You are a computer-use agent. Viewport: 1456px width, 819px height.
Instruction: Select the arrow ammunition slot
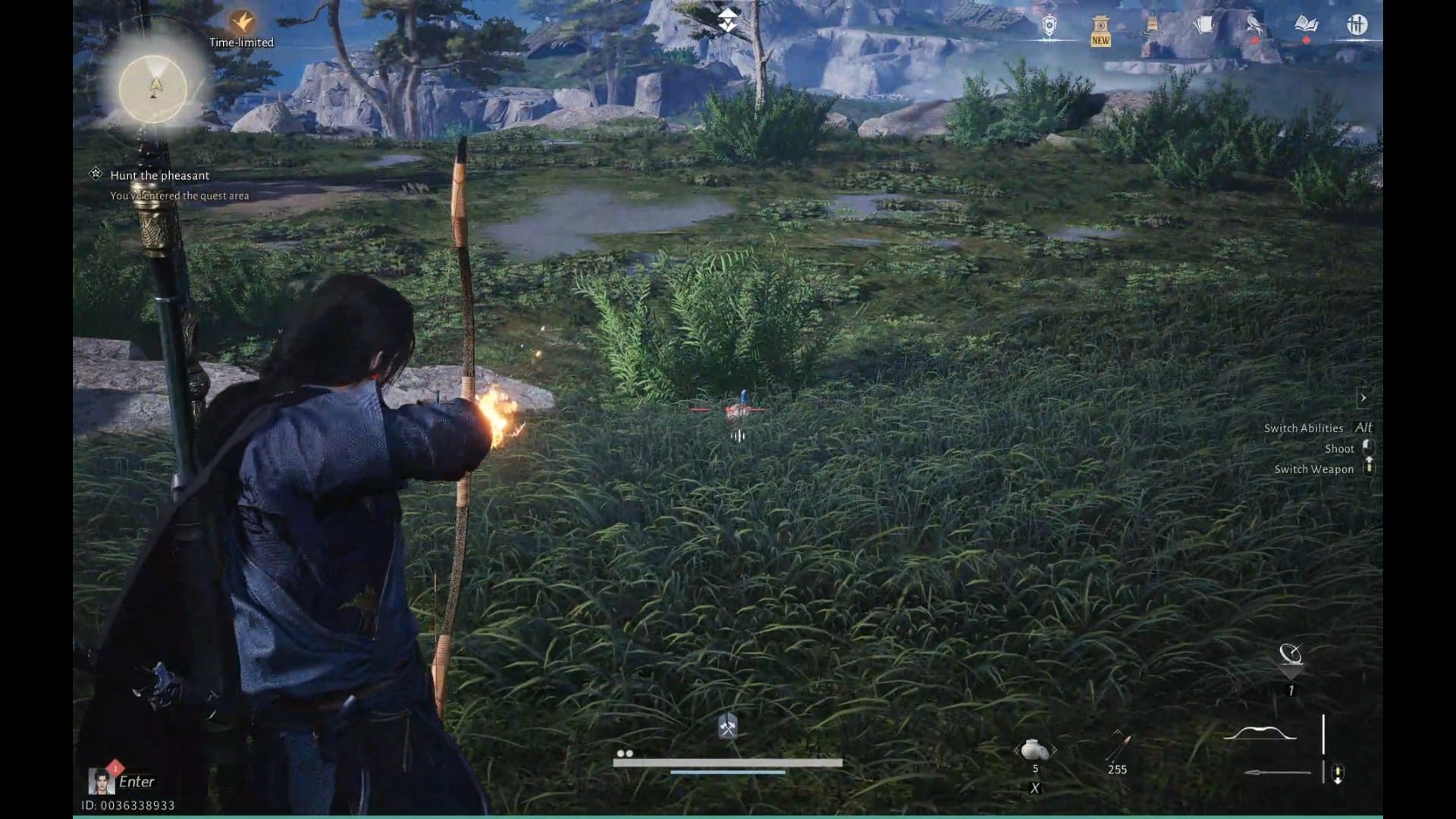pyautogui.click(x=1118, y=748)
